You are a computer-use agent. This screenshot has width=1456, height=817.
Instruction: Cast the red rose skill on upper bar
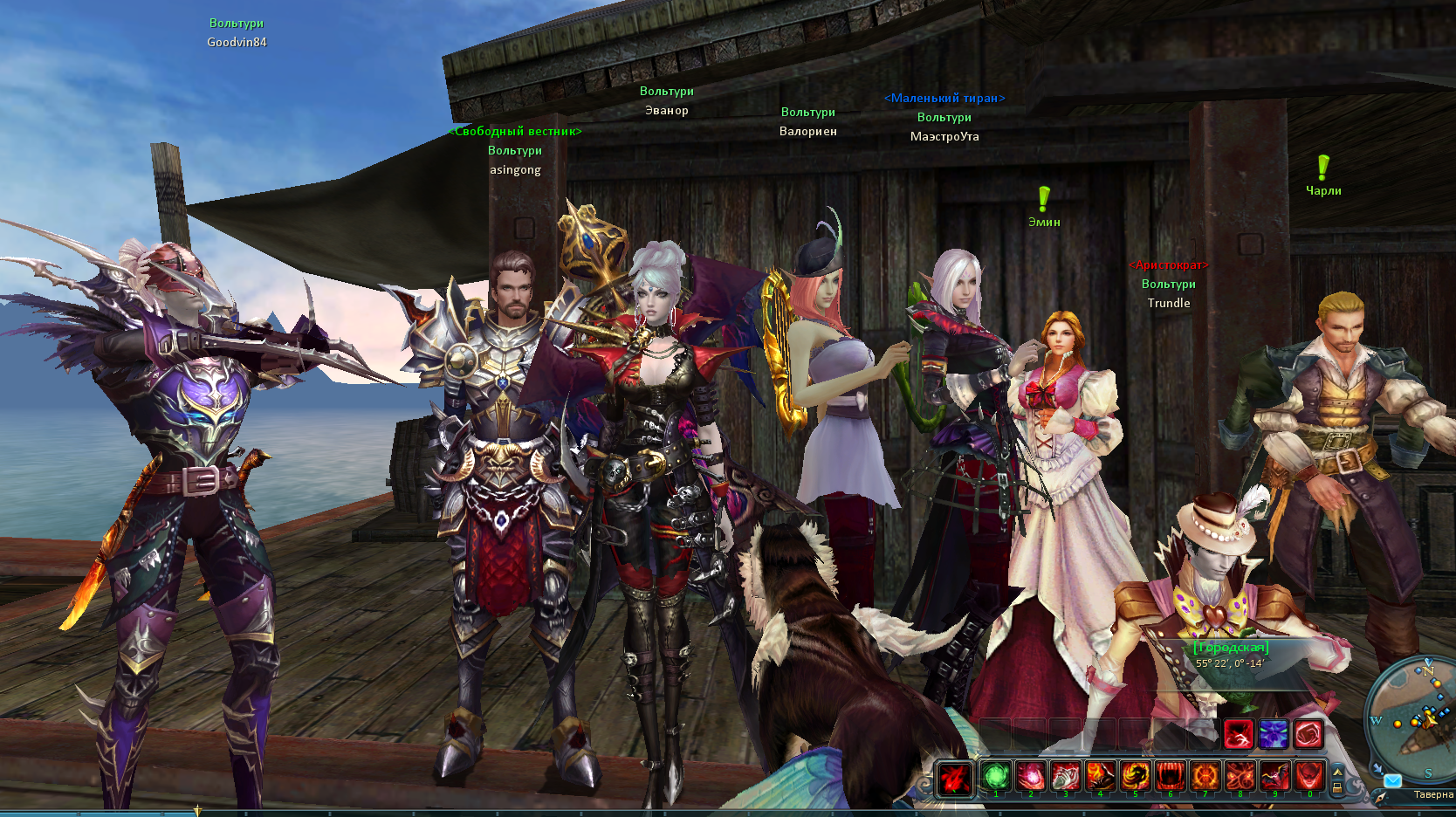[x=1308, y=735]
